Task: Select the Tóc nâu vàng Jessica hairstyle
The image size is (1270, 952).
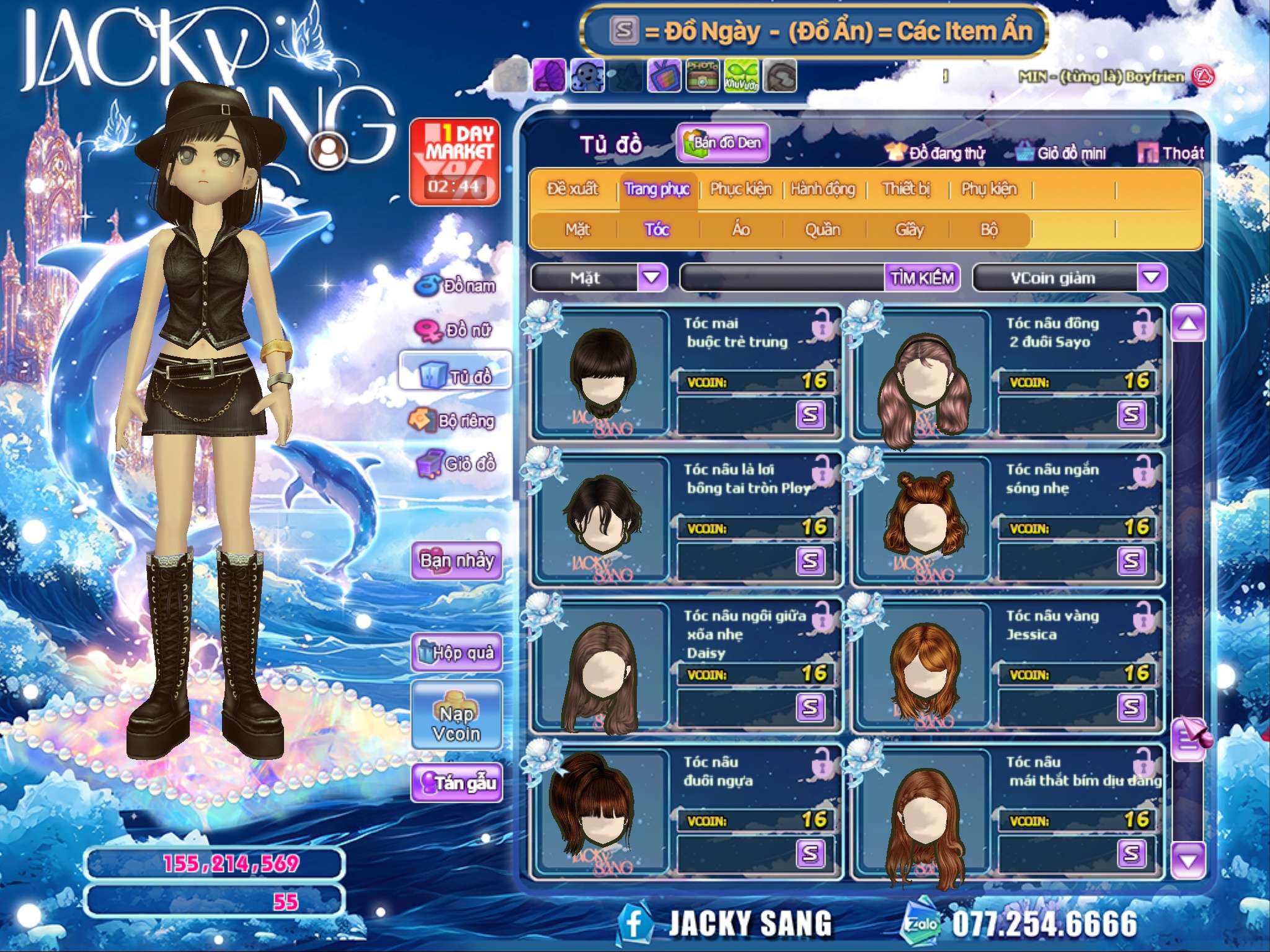Action: tap(925, 666)
